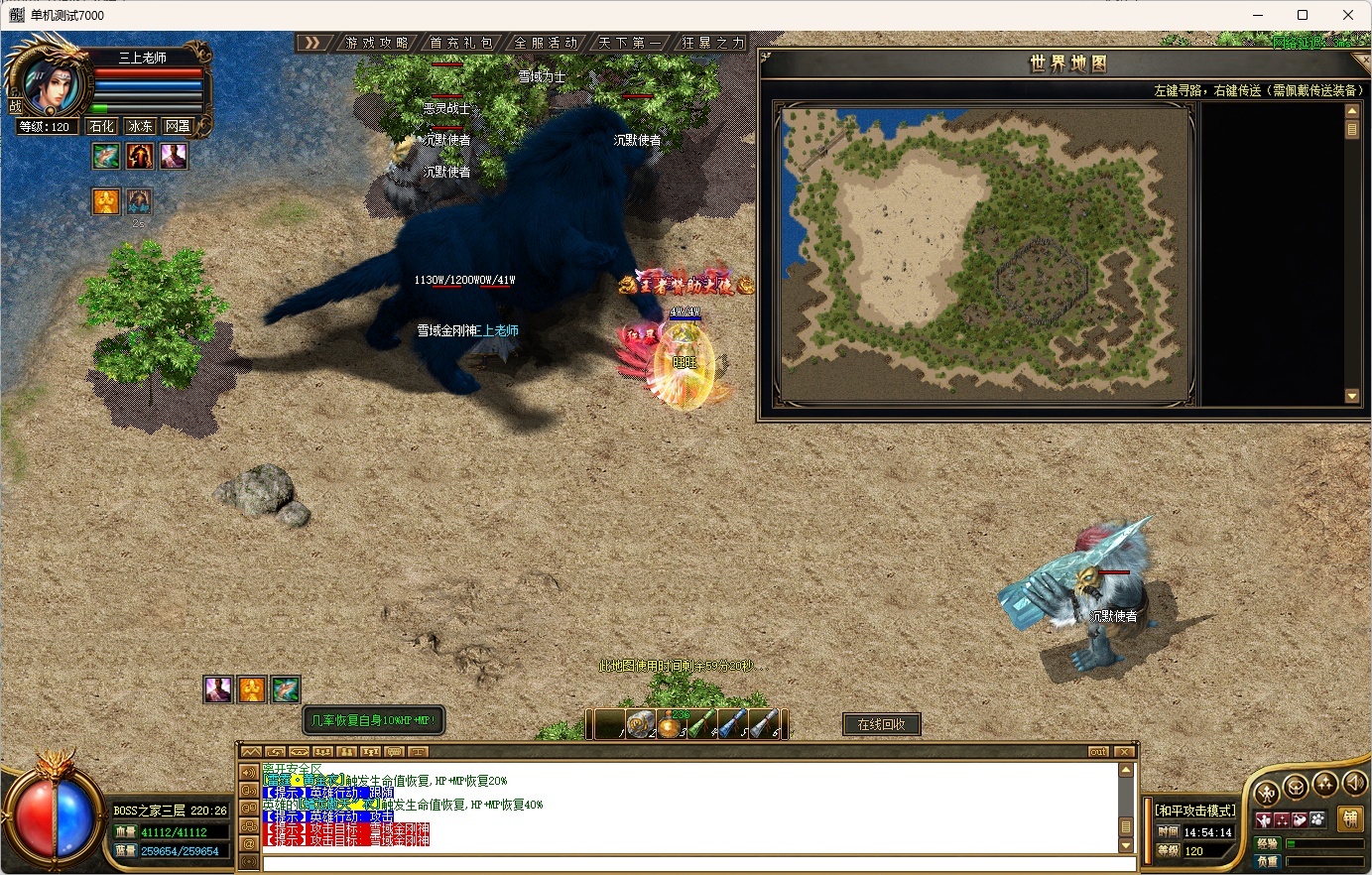Use the green scroll in hotbar slot 4

702,725
